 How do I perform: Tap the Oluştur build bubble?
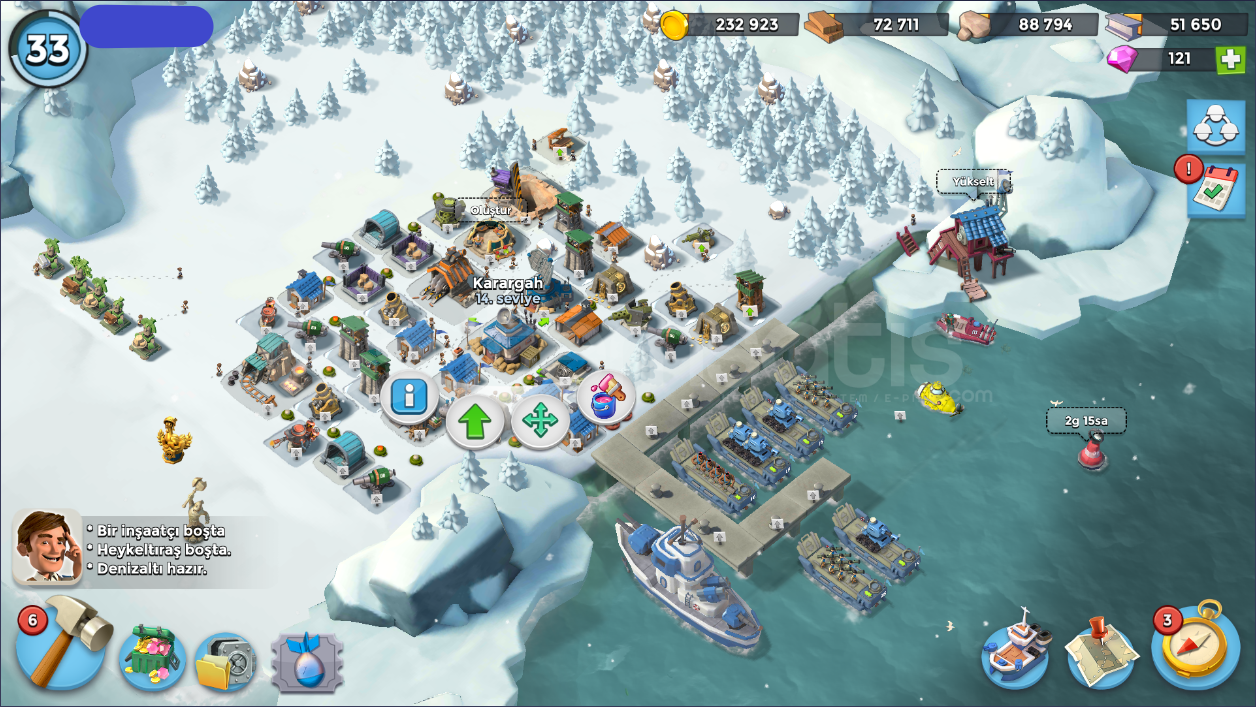pos(491,210)
